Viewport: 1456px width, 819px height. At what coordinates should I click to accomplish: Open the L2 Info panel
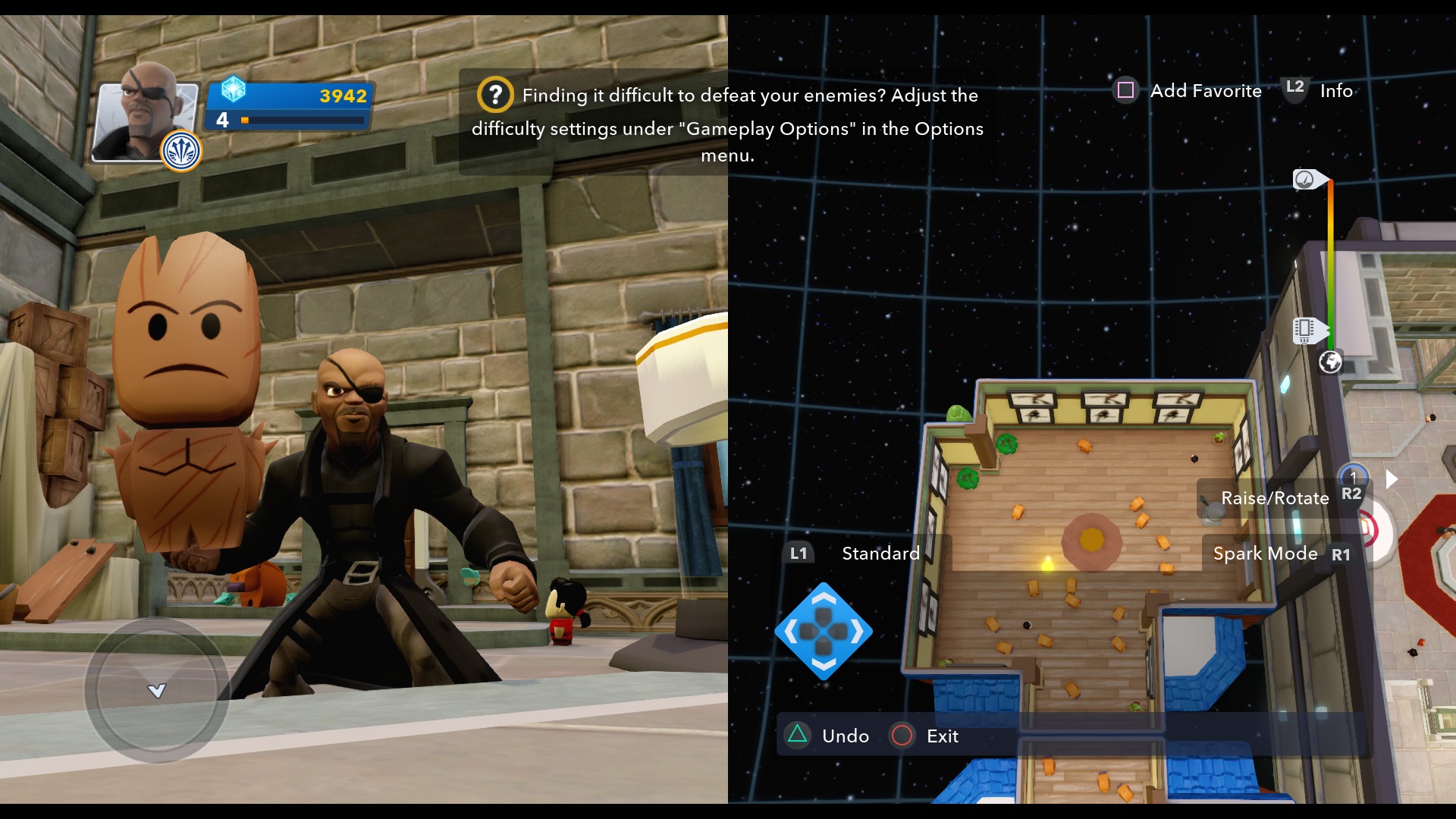pos(1293,89)
